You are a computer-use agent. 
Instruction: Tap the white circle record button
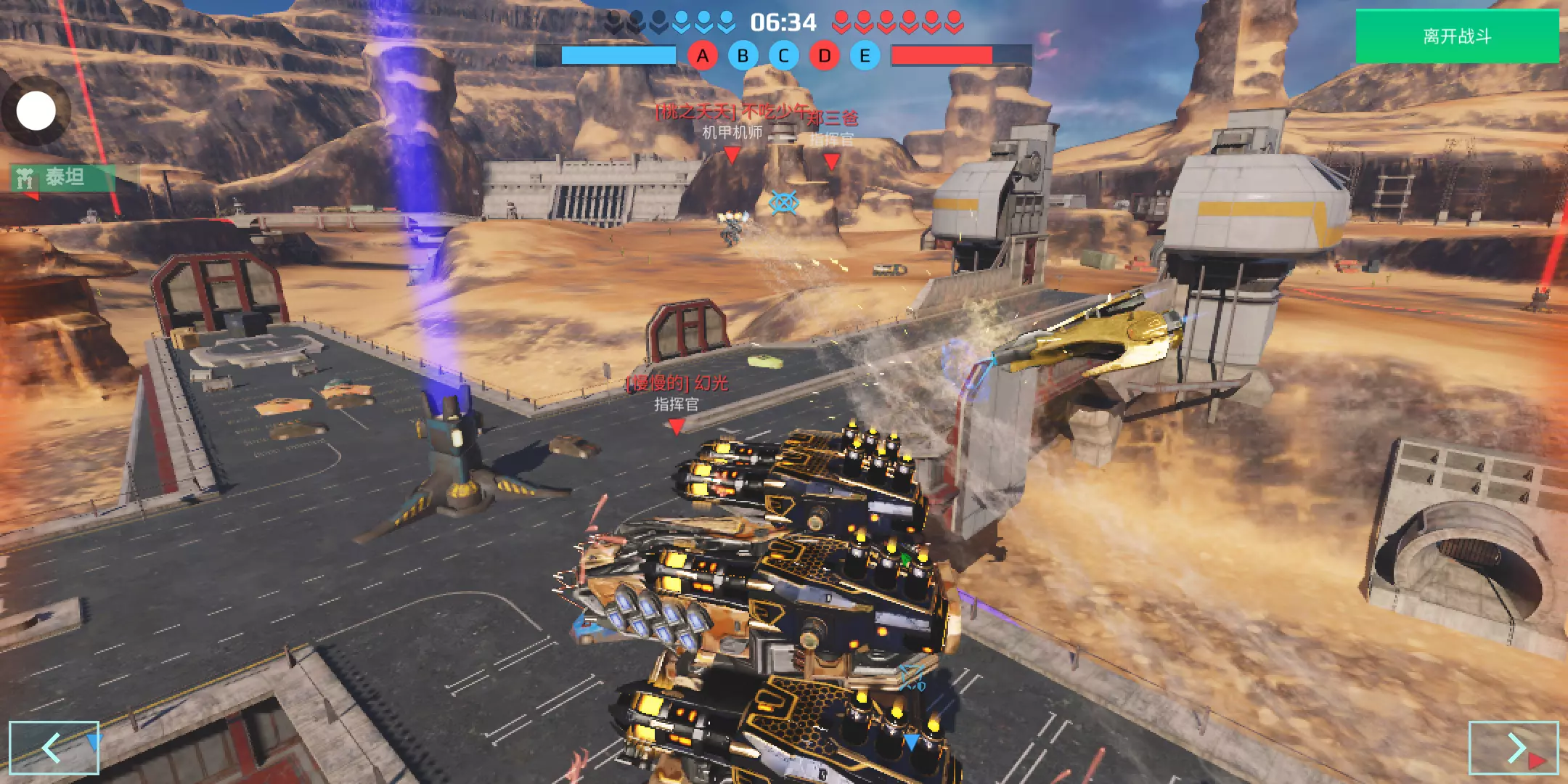(36, 111)
